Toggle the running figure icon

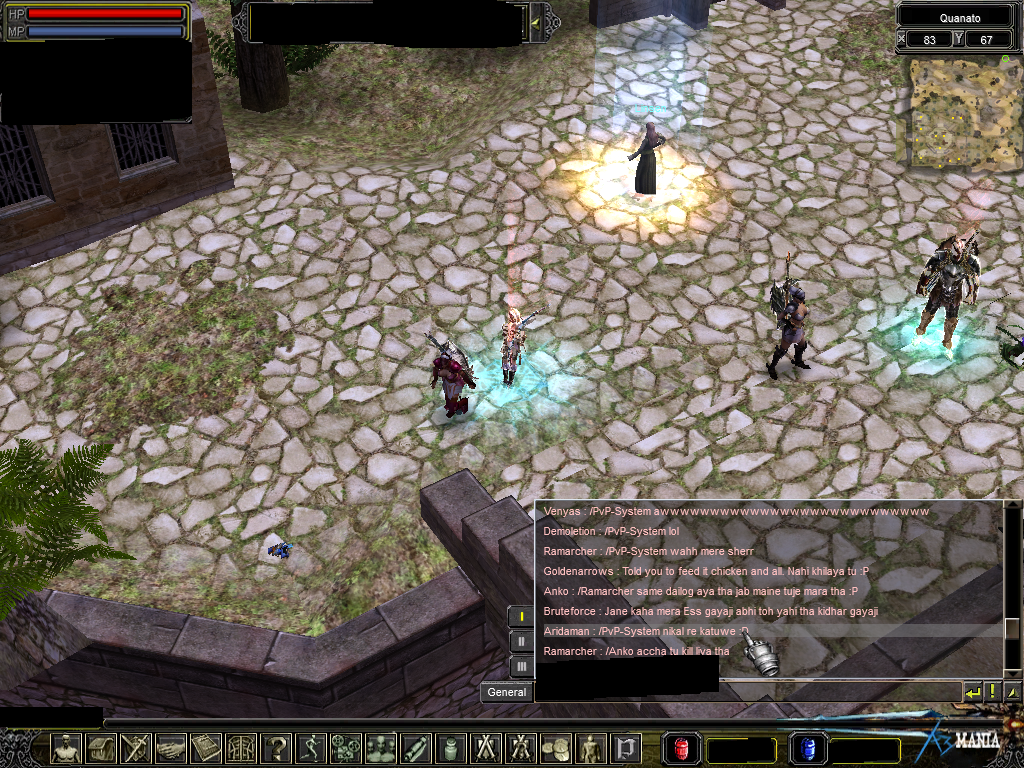click(311, 748)
